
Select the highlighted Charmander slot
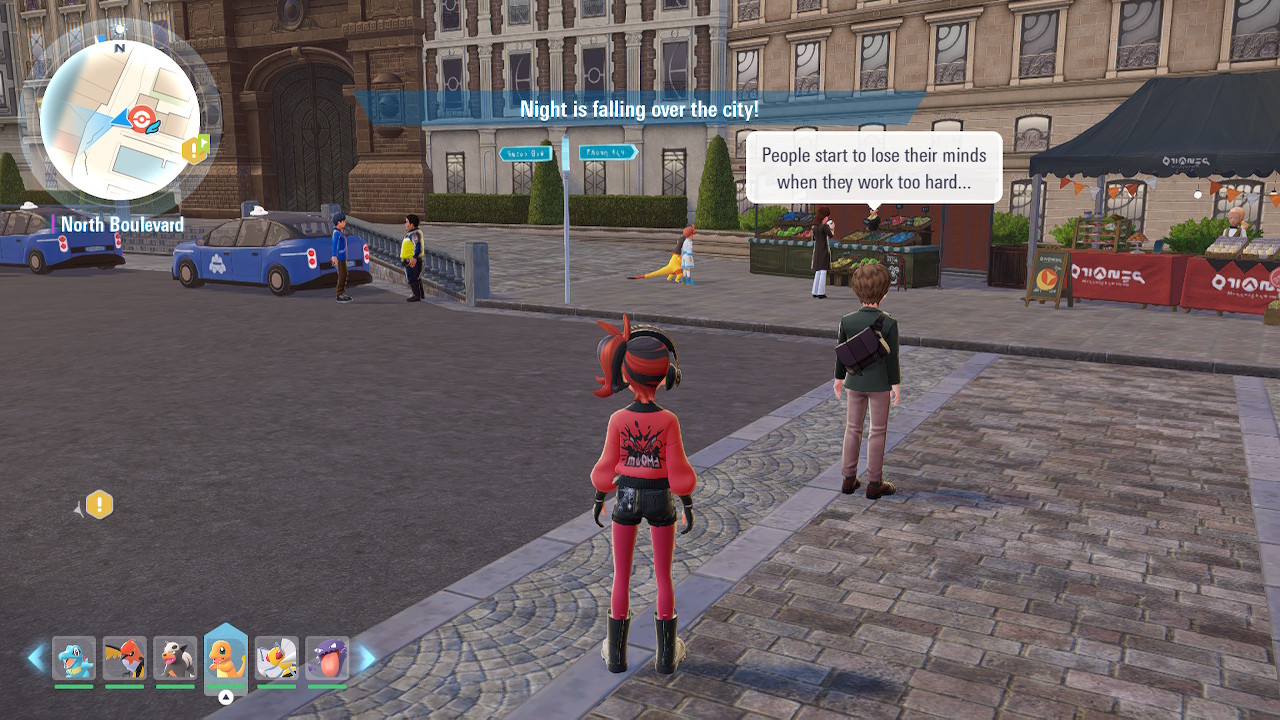pyautogui.click(x=226, y=658)
